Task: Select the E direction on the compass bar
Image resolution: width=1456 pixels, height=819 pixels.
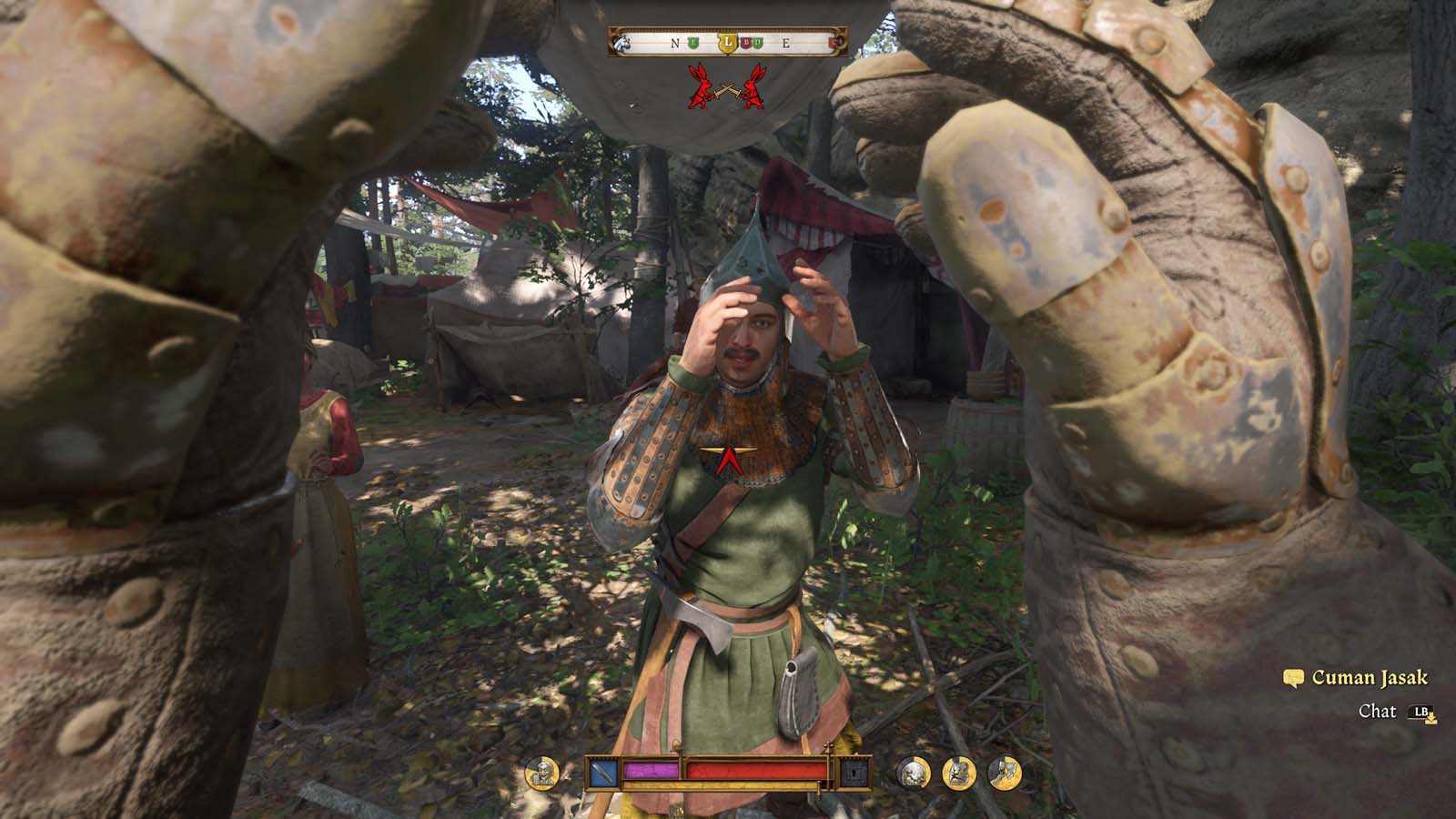Action: pos(787,42)
